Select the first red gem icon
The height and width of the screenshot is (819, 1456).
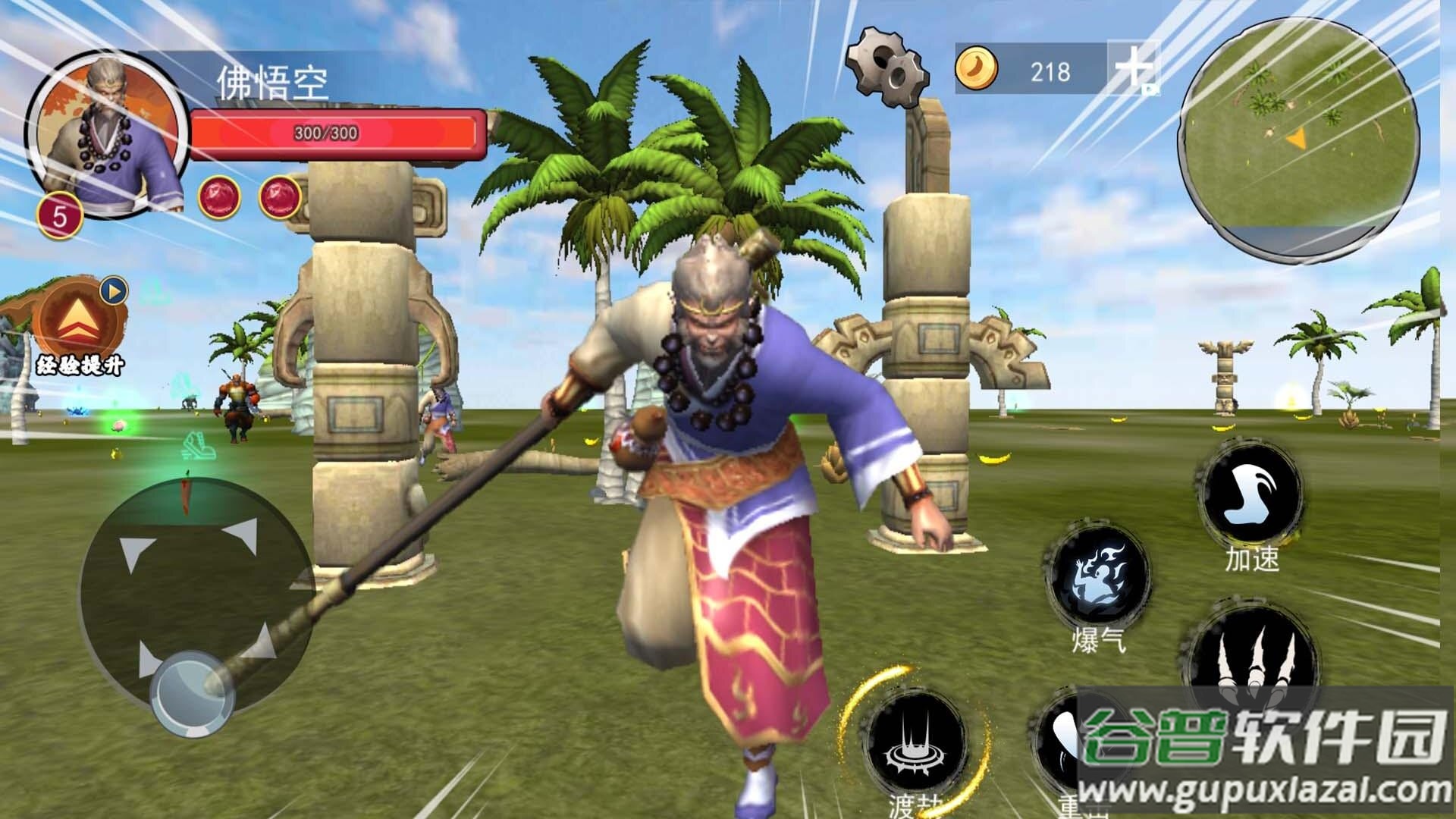click(219, 197)
